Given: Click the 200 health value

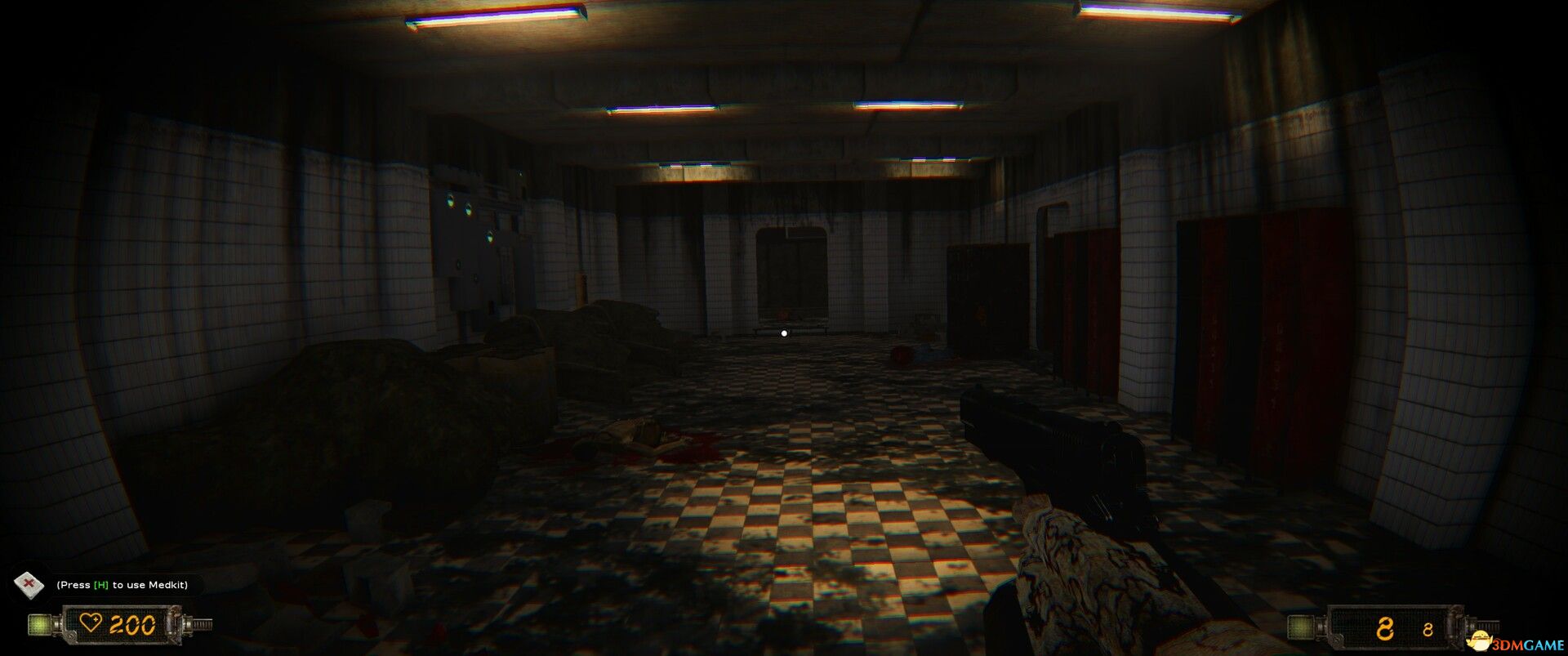Looking at the screenshot, I should pyautogui.click(x=135, y=624).
